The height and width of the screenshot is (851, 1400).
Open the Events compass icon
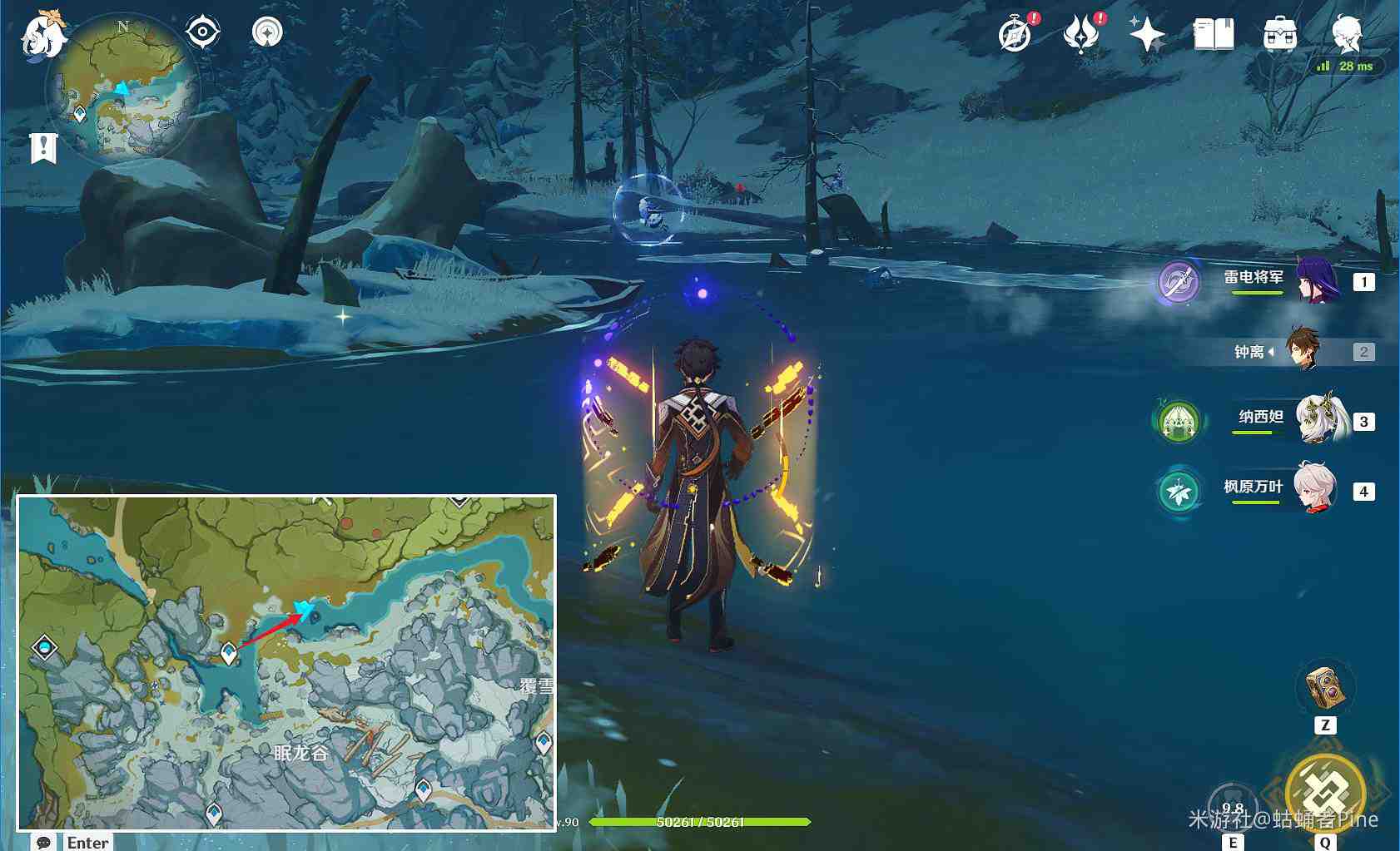pos(1015,35)
